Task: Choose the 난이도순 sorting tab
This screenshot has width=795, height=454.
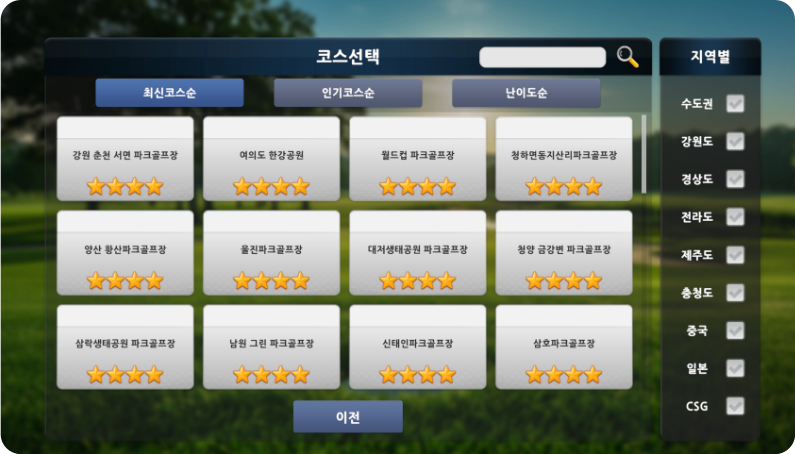Action: 526,93
